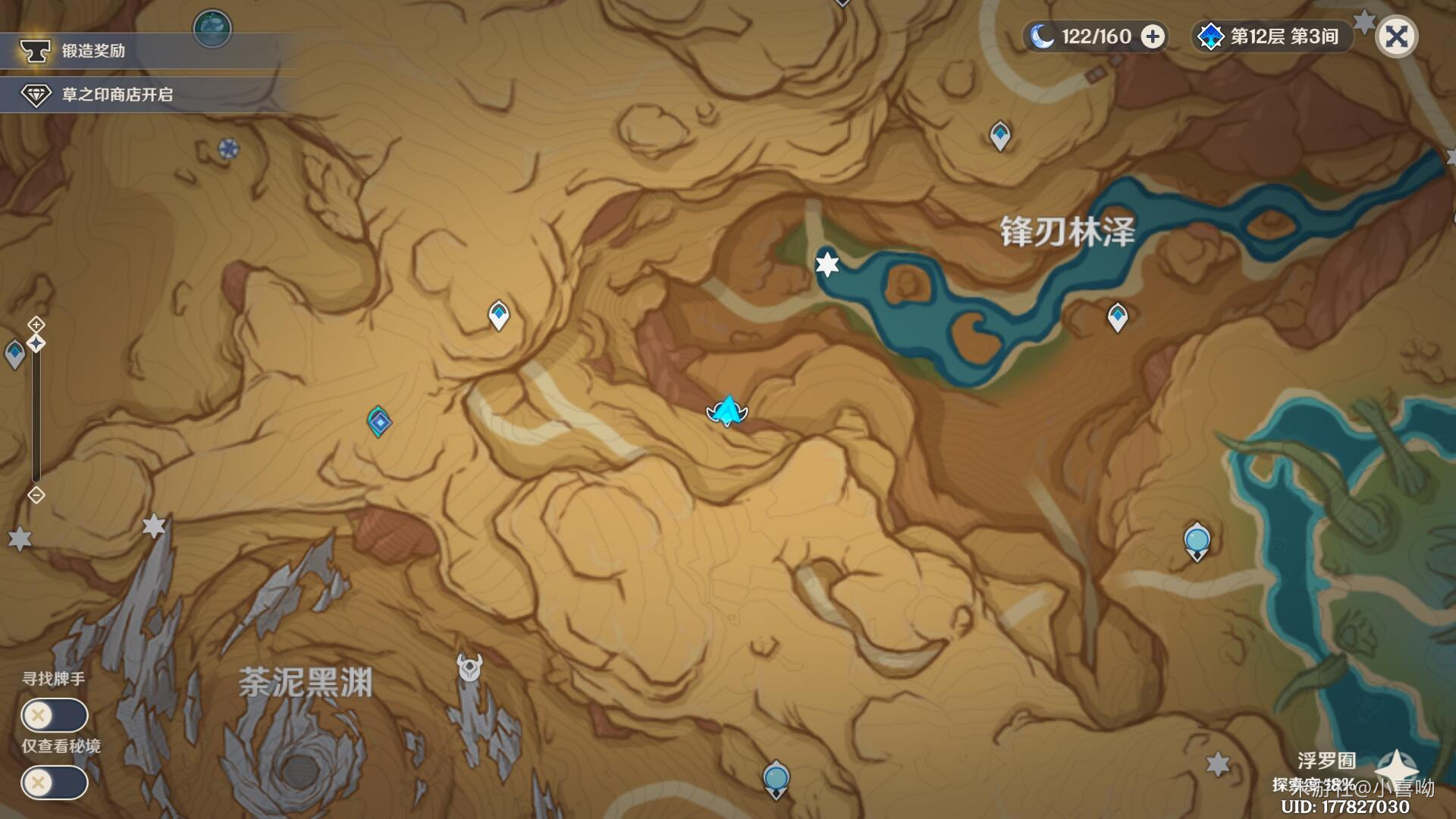This screenshot has height=819, width=1456.
Task: Zoom in the map with the plus button
Action: 36,325
